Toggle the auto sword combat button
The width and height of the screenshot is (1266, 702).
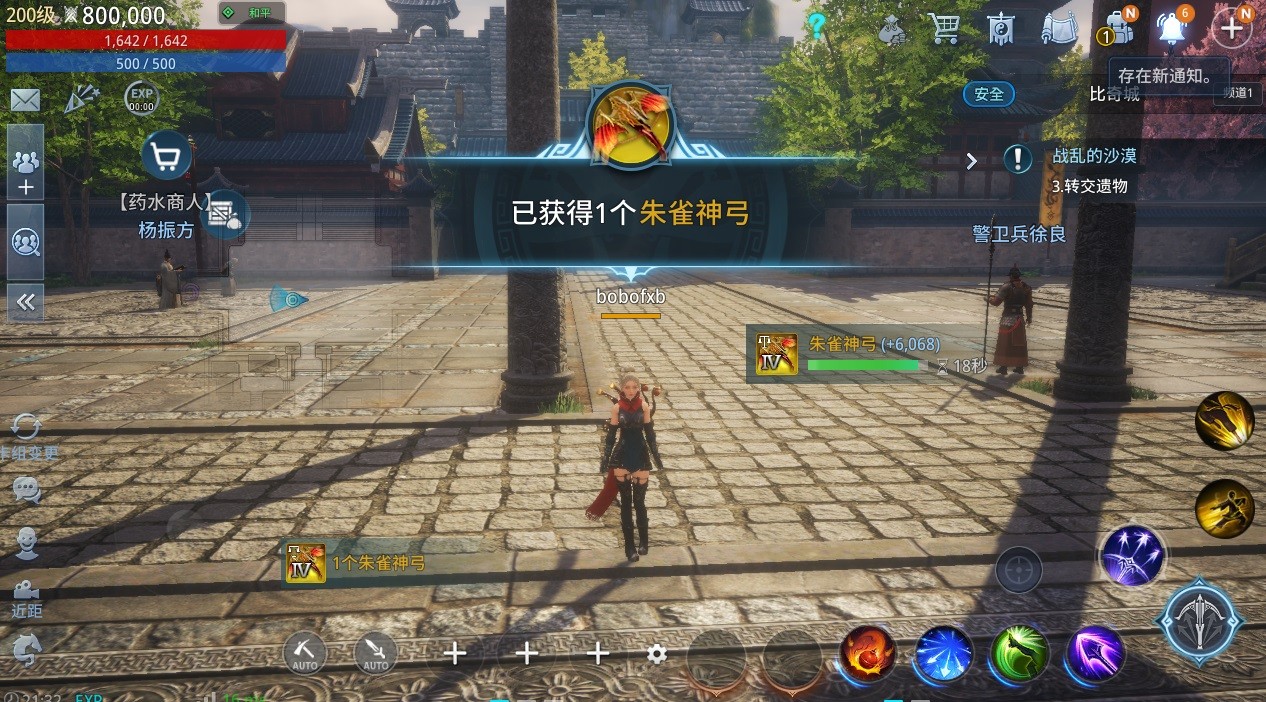click(376, 653)
